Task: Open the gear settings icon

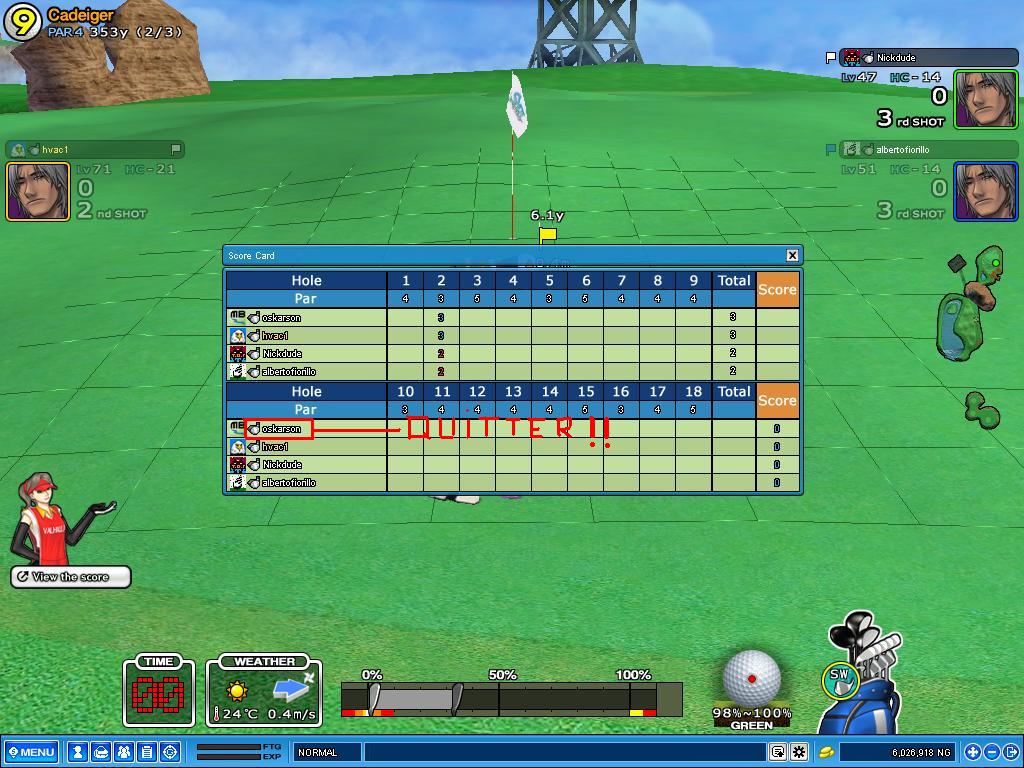Action: pyautogui.click(x=799, y=752)
